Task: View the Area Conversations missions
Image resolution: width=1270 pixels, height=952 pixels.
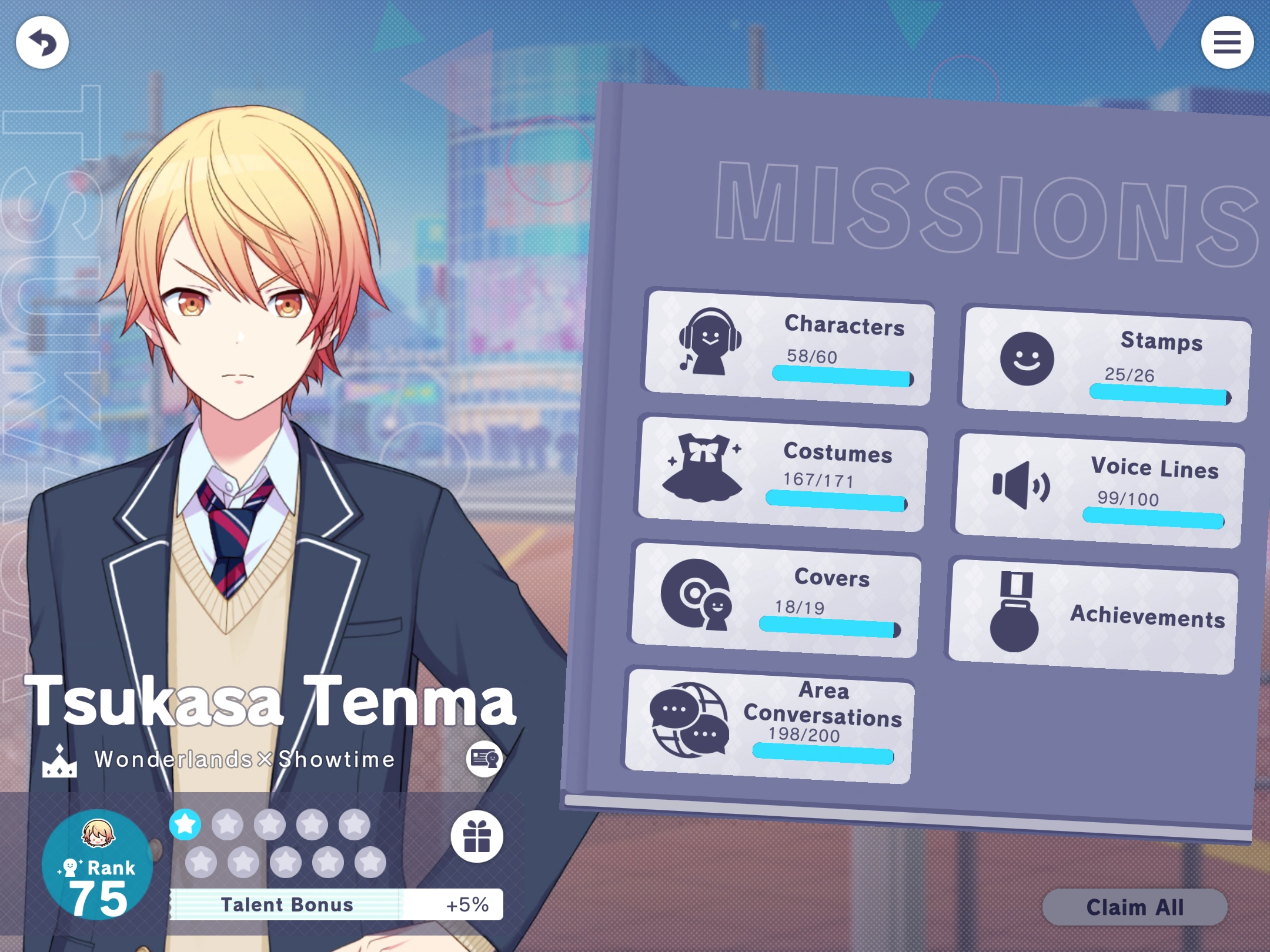Action: 770,723
